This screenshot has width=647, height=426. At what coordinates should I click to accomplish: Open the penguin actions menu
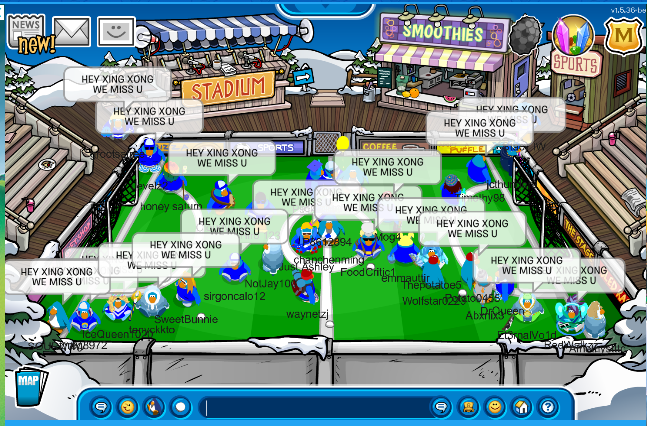tap(153, 407)
